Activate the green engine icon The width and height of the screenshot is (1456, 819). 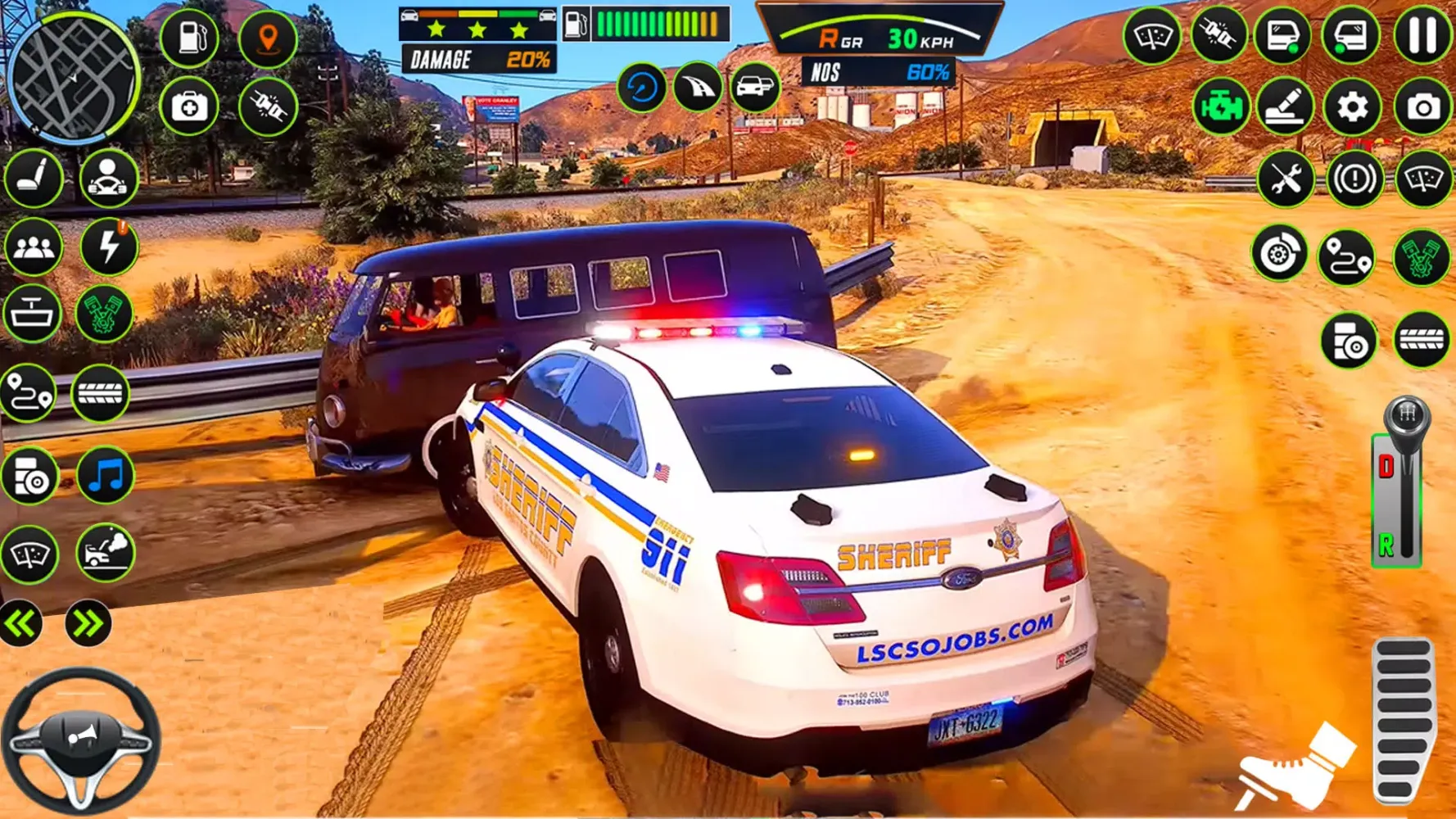click(1220, 107)
